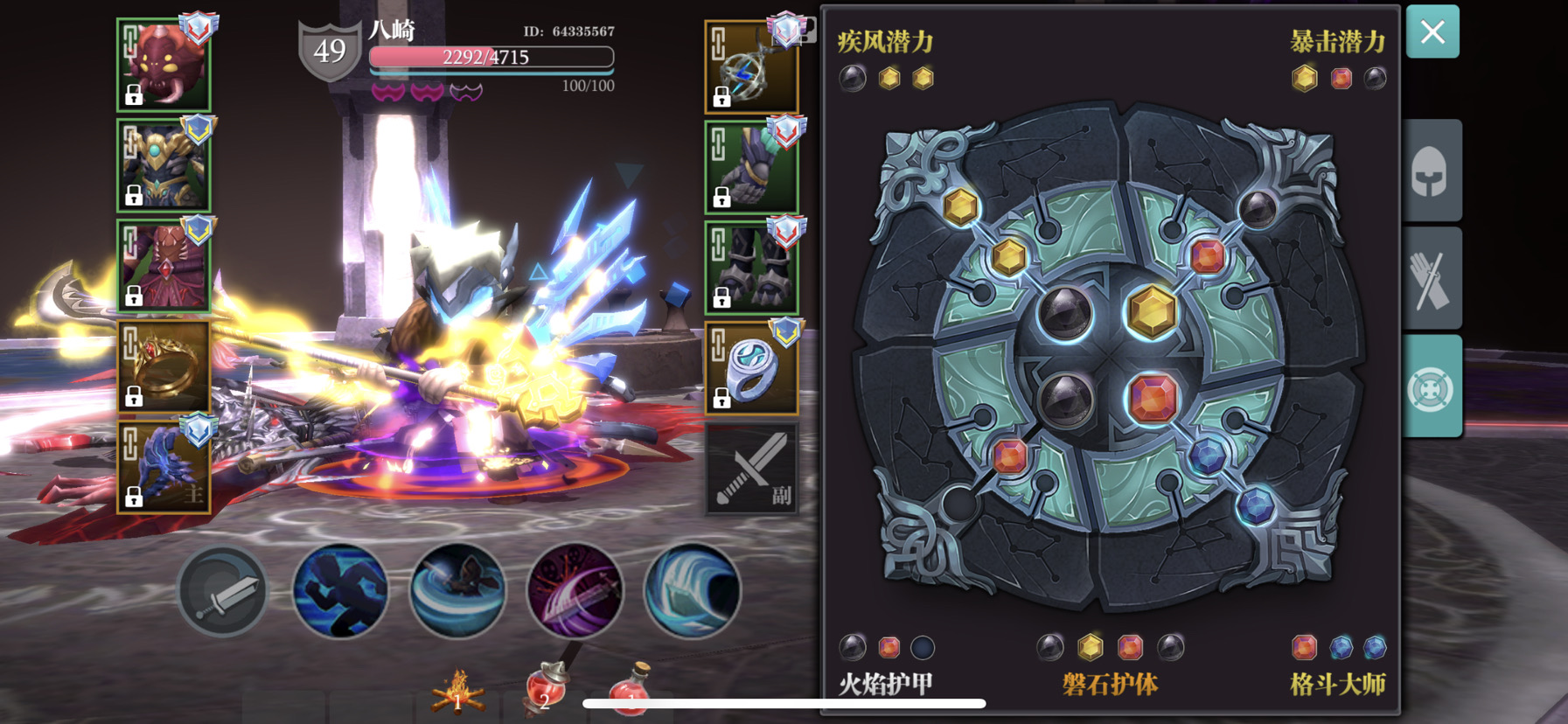
Task: Open the golden ring equipment slot
Action: coord(163,365)
